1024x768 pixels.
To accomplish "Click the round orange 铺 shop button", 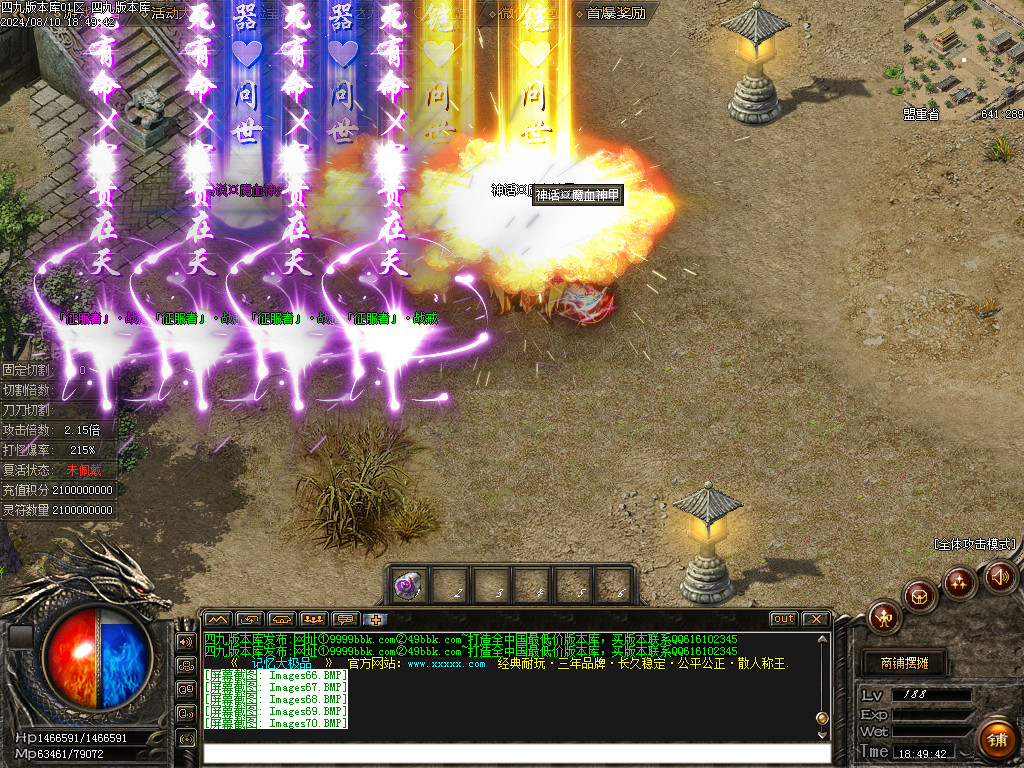I will 996,740.
